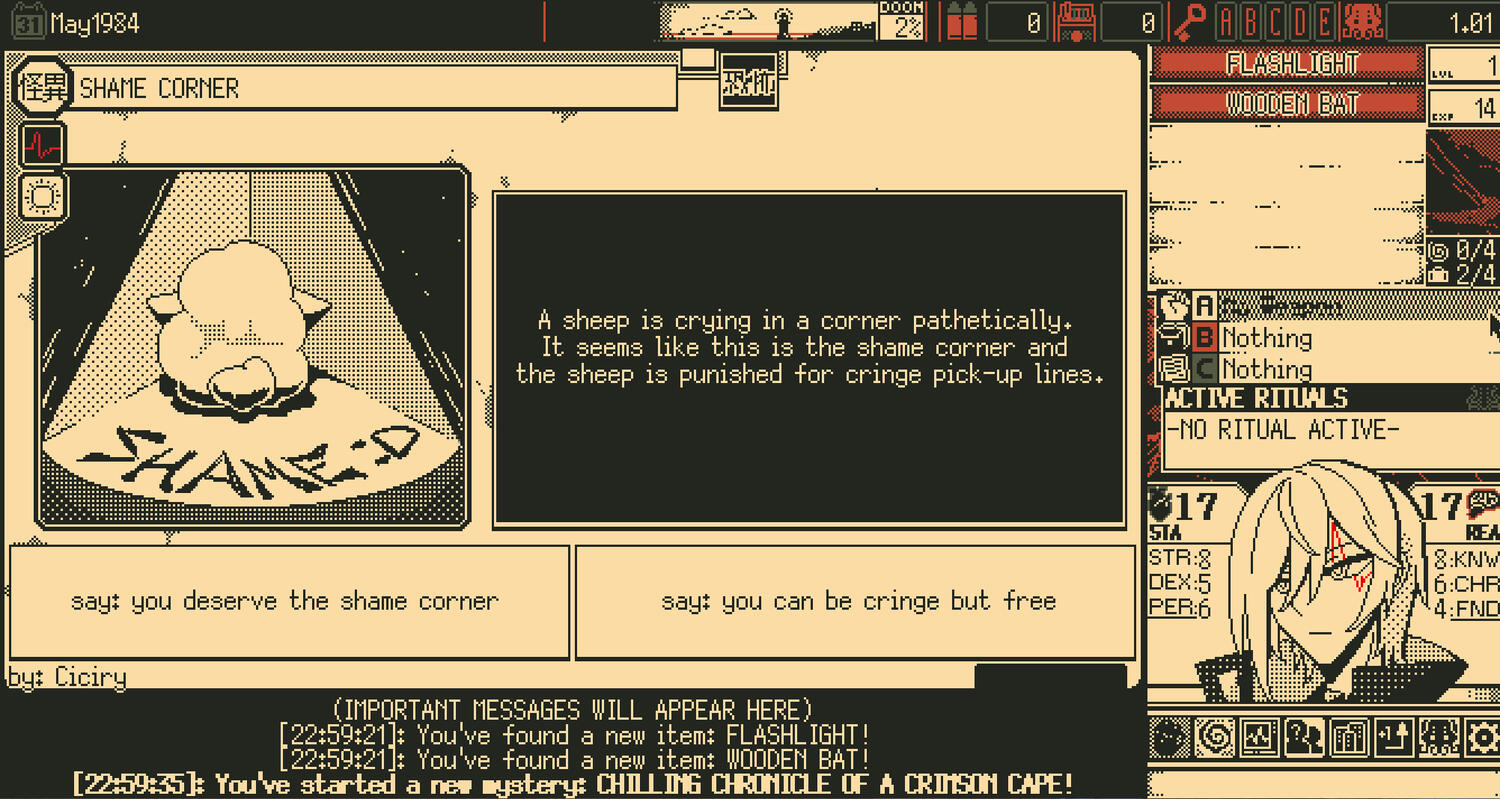Select equipment slot C showing Nothing
This screenshot has width=1500, height=799.
pos(1265,369)
